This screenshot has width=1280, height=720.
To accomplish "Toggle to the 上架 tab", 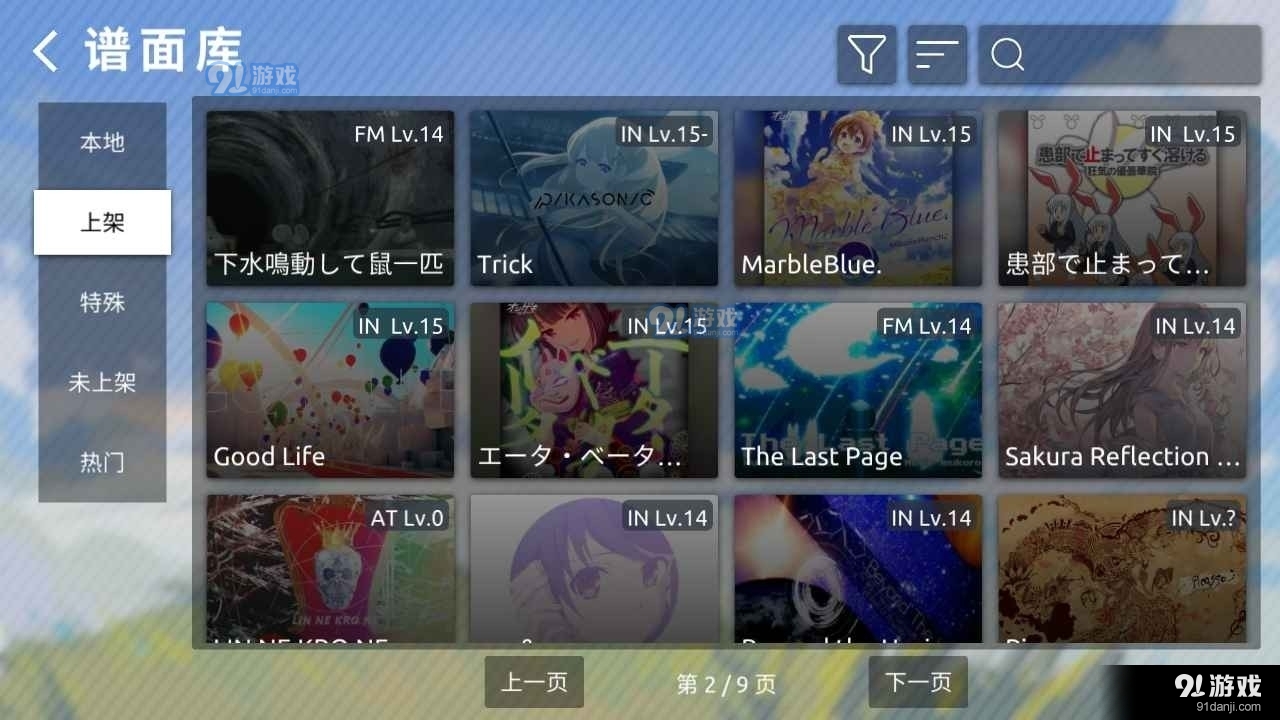I will [x=101, y=222].
